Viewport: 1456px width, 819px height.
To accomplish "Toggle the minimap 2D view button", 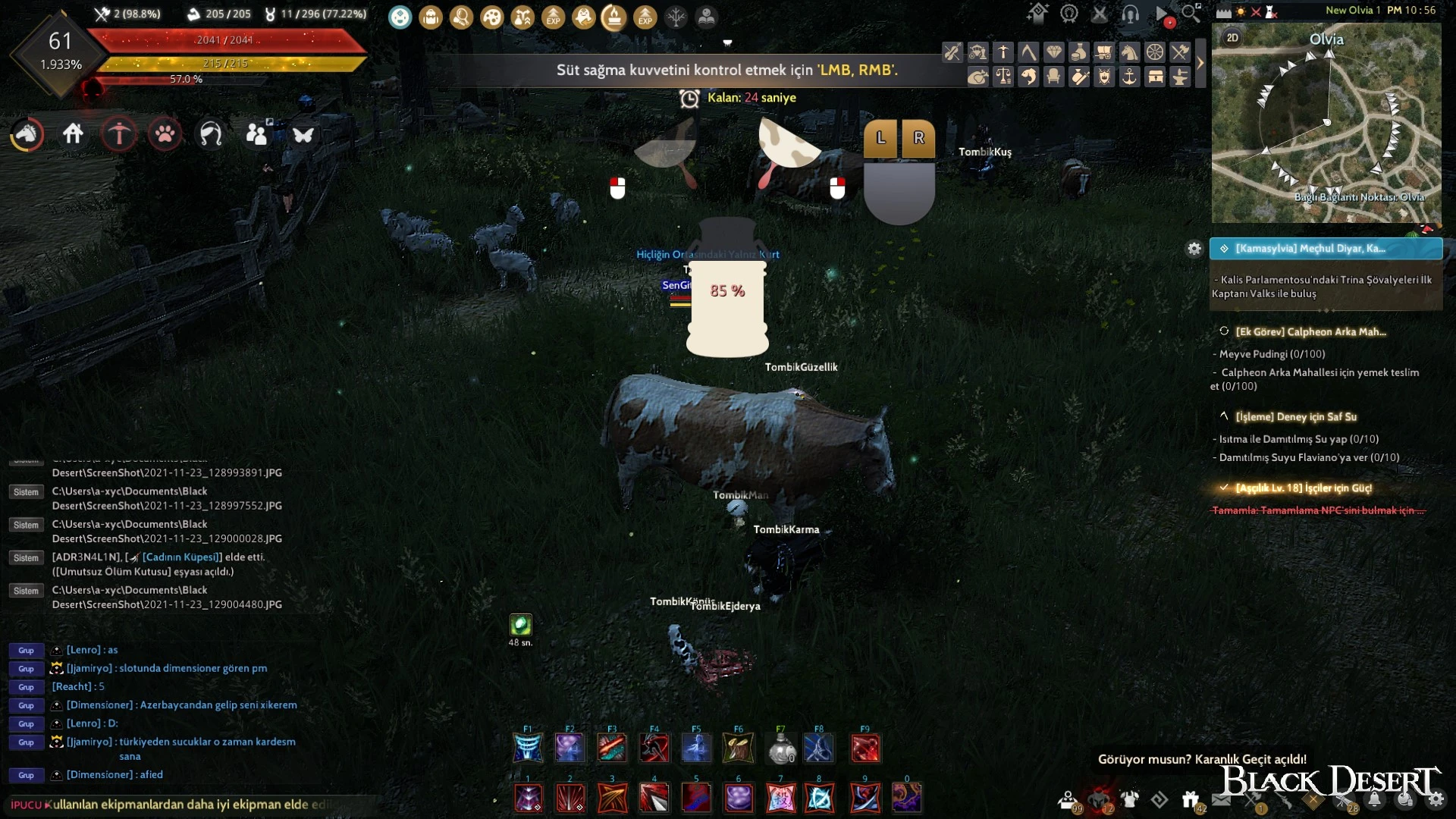I will click(x=1232, y=38).
